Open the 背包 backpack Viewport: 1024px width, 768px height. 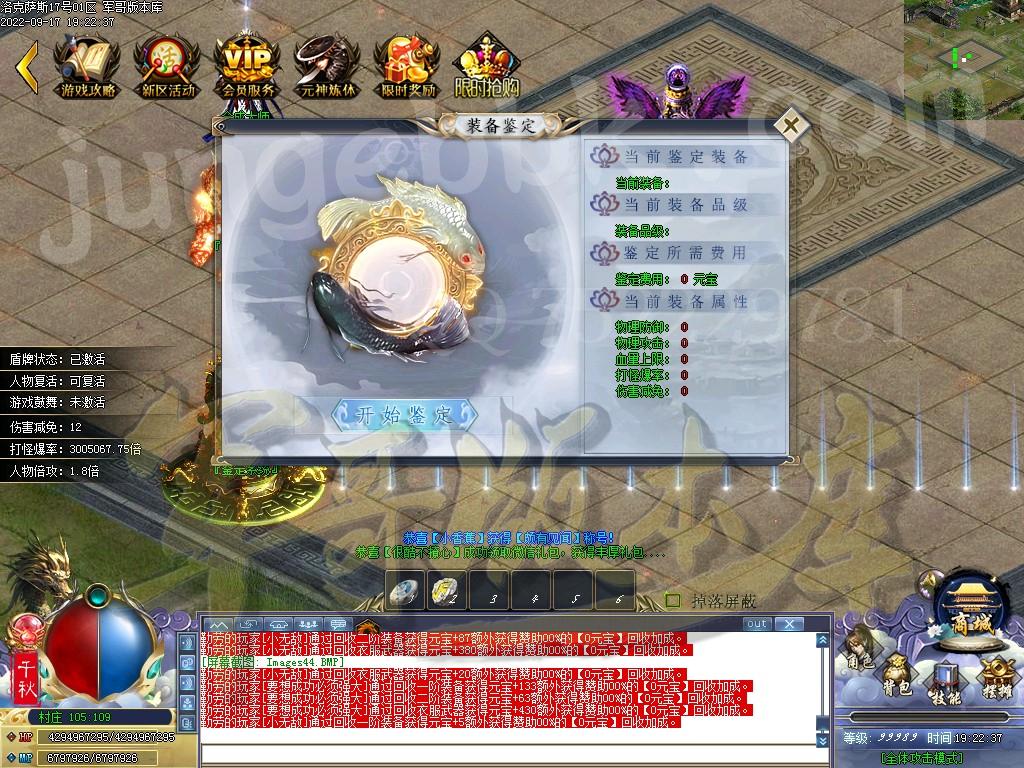896,676
